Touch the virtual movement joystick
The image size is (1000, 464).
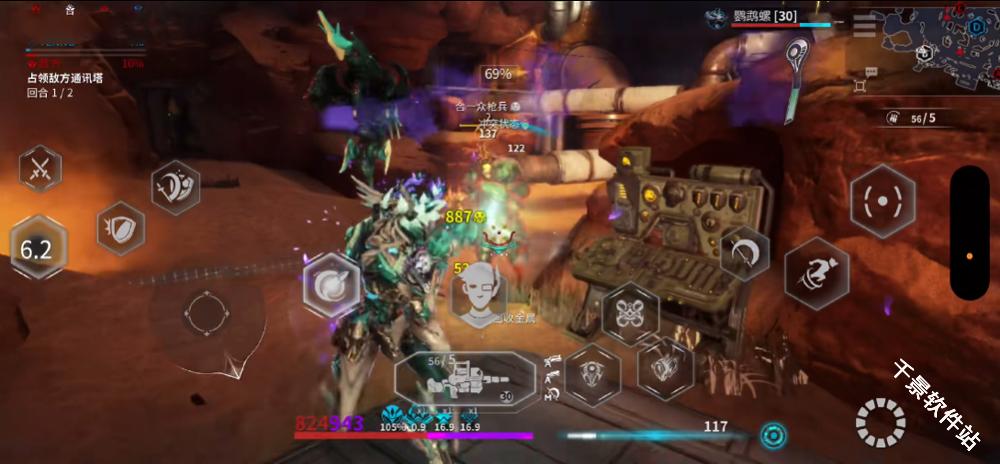click(x=204, y=314)
